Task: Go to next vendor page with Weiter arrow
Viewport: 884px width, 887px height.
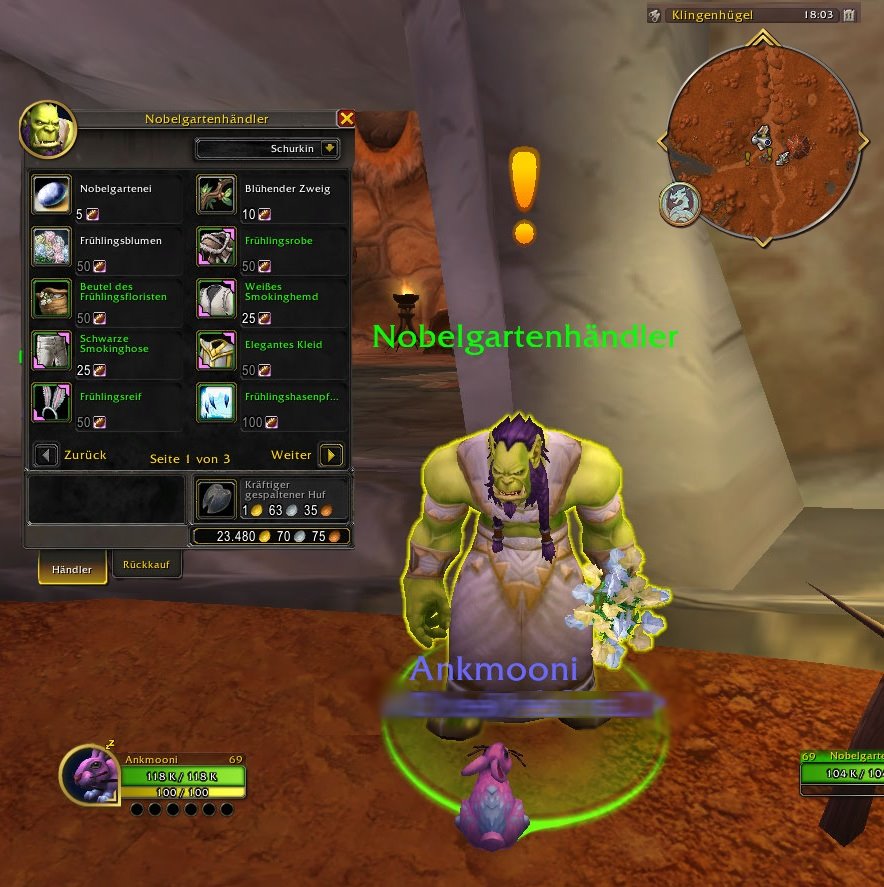Action: pos(331,456)
